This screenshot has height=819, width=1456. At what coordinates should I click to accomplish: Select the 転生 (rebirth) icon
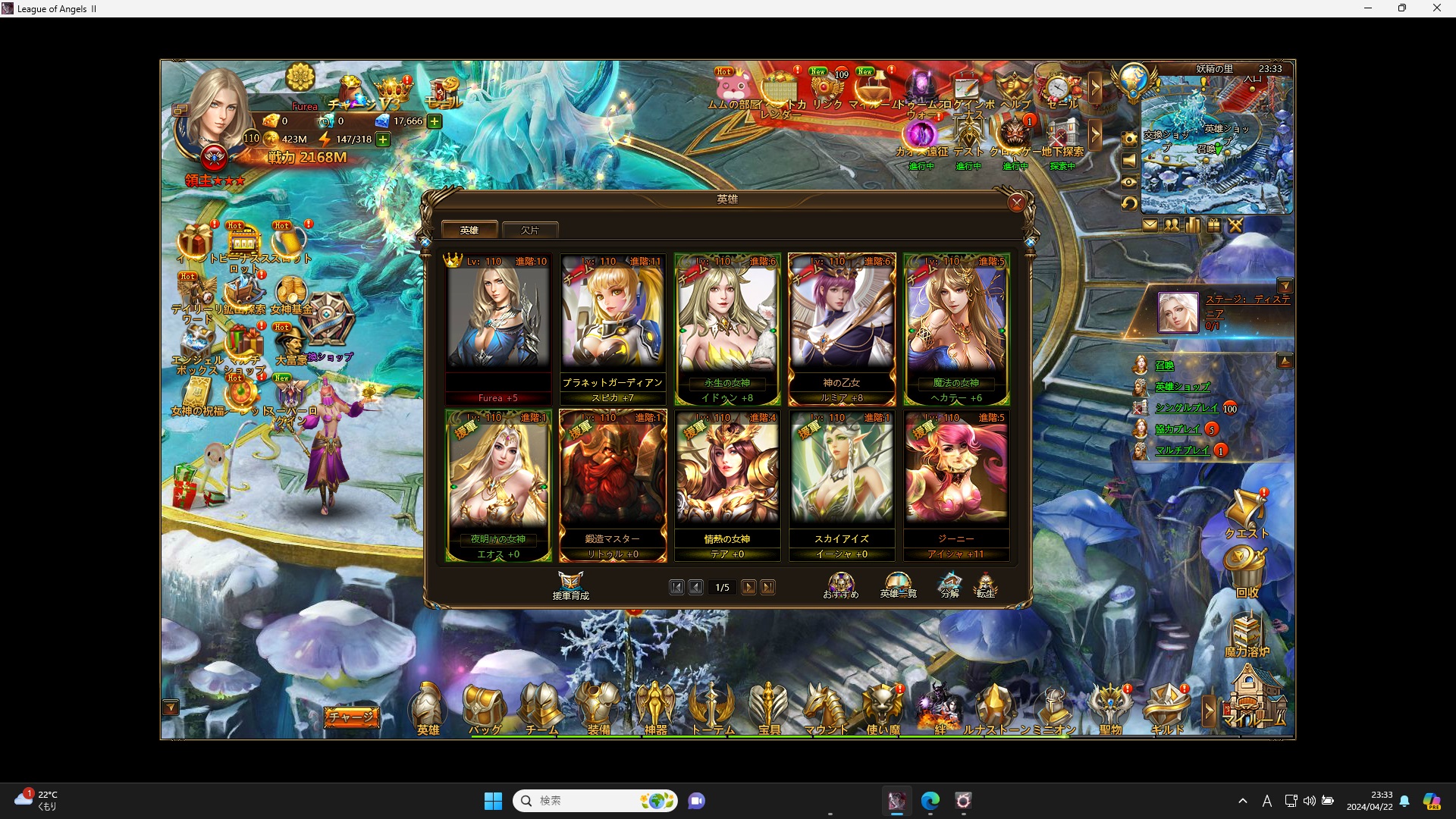tap(986, 584)
